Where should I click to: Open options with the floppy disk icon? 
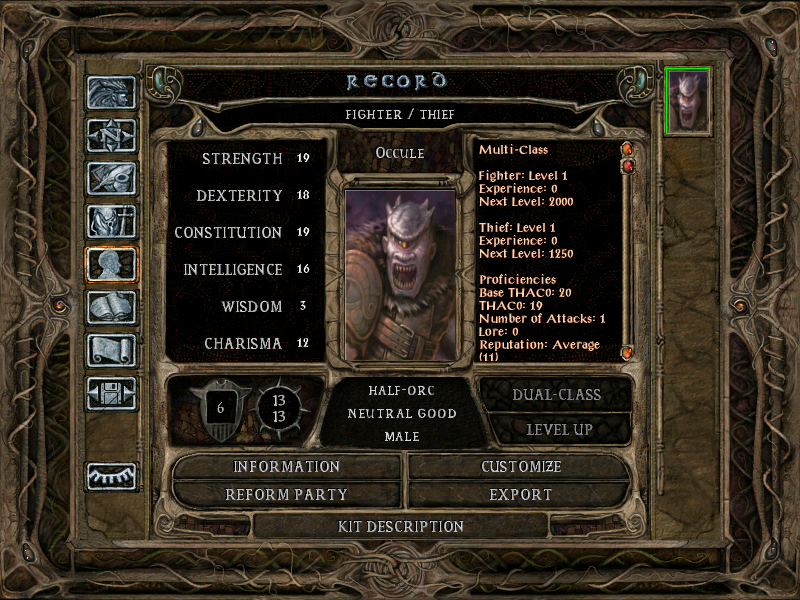tap(111, 393)
